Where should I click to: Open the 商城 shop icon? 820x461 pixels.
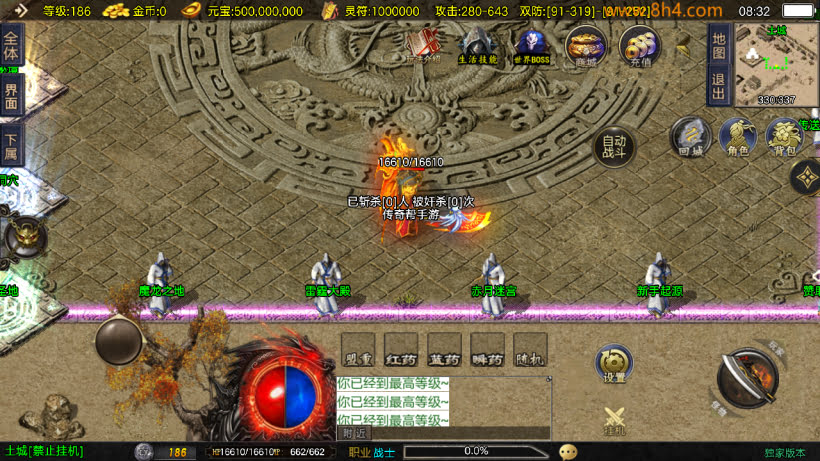point(583,45)
